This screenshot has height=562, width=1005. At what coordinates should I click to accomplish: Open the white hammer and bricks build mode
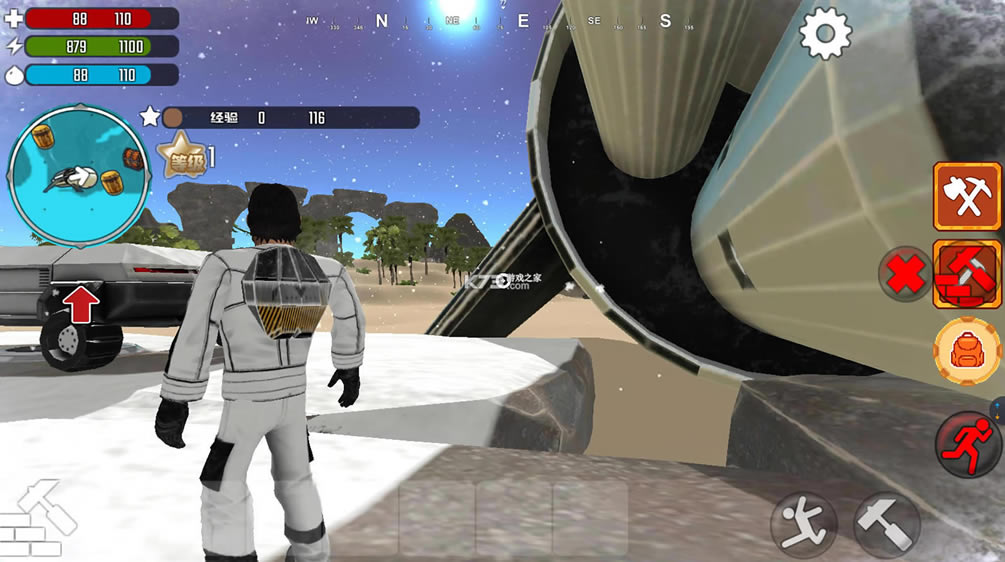[40, 520]
